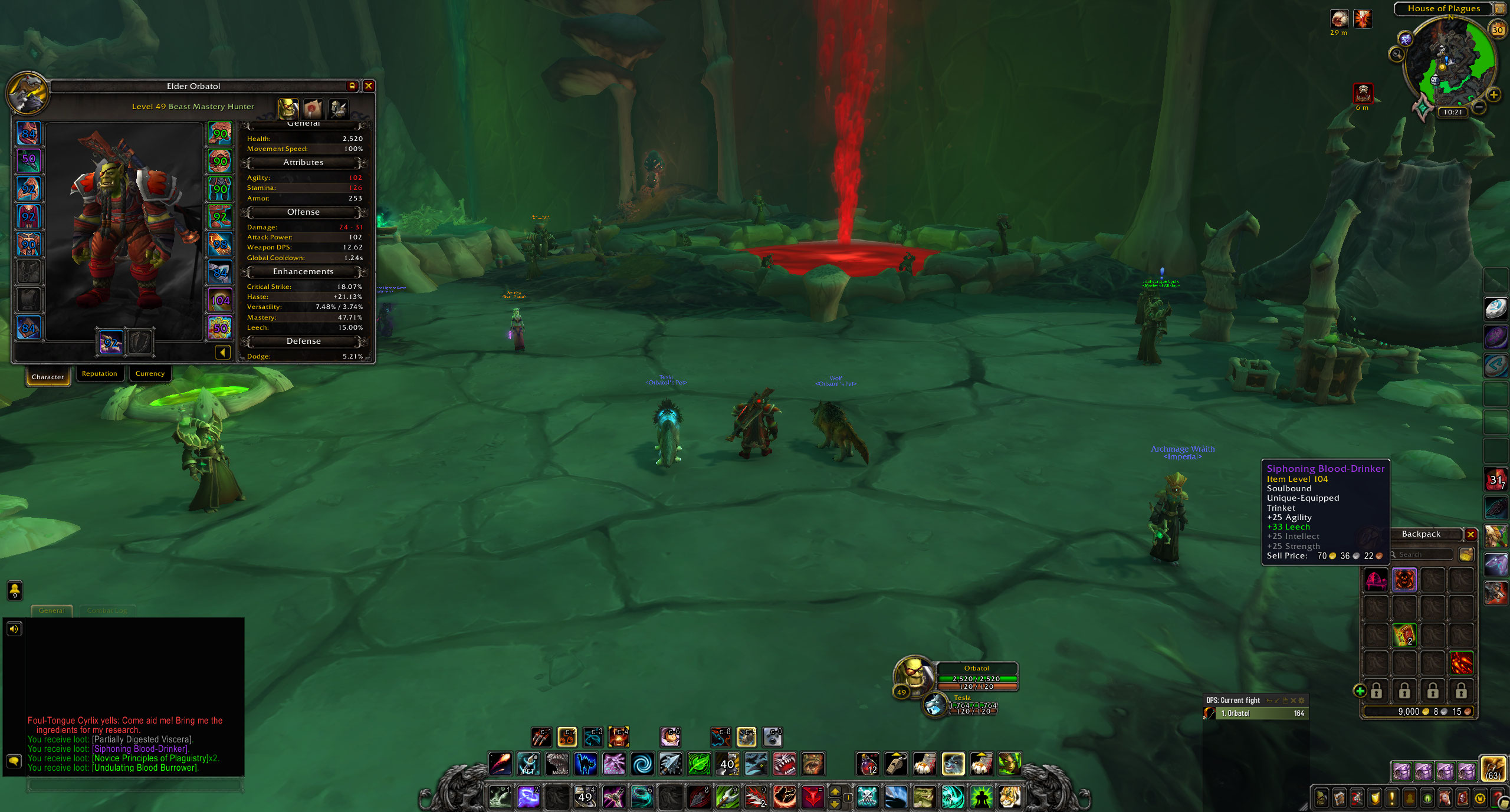1510x812 pixels.
Task: Select the Siphoning Blood-Drinker skull trinket in backpack
Action: coord(1404,580)
